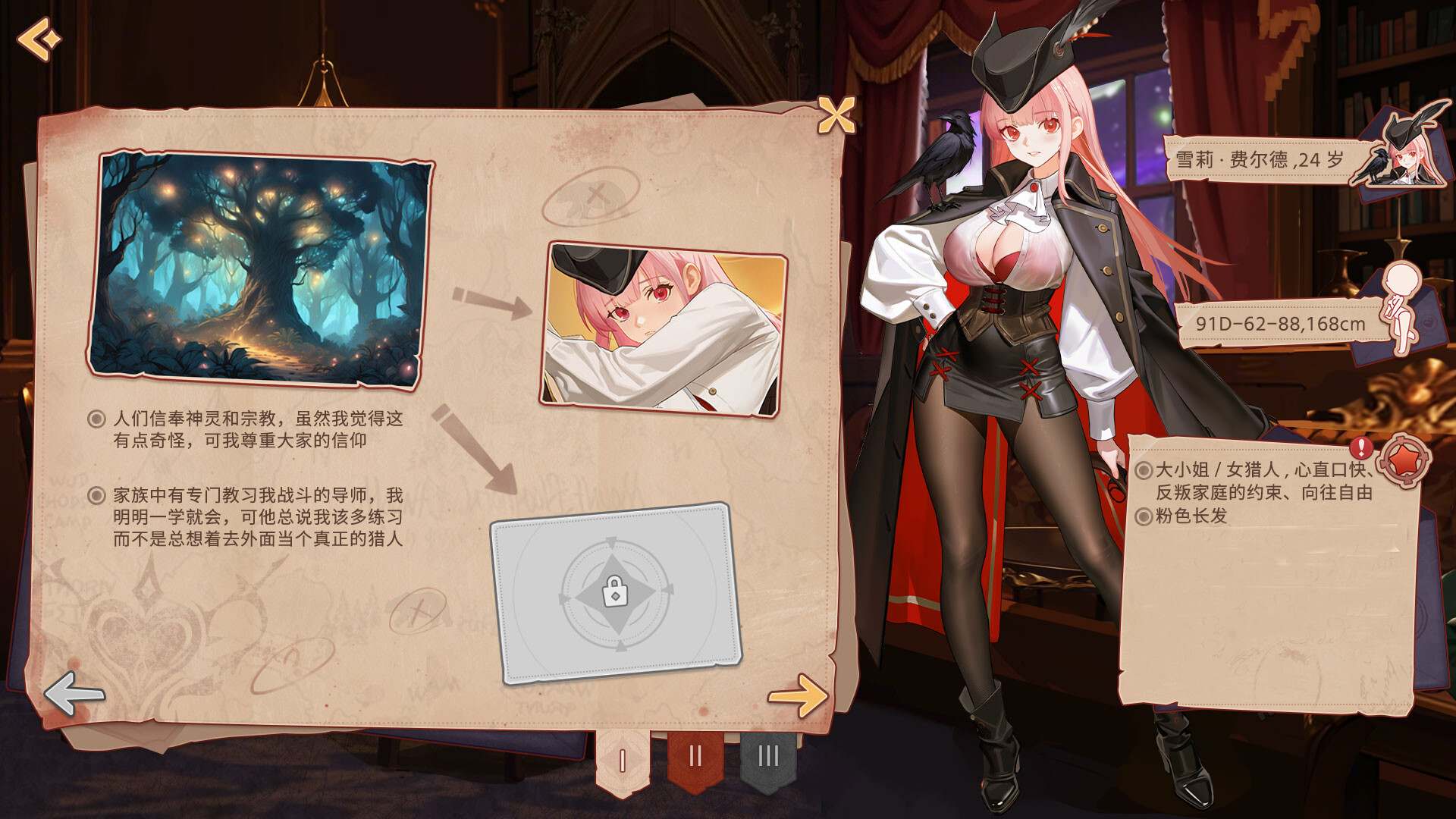Close the character profile parchment

[x=837, y=114]
